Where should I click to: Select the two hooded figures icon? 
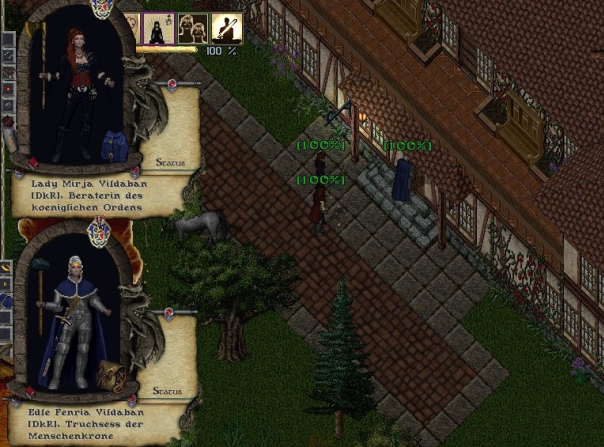tap(192, 28)
